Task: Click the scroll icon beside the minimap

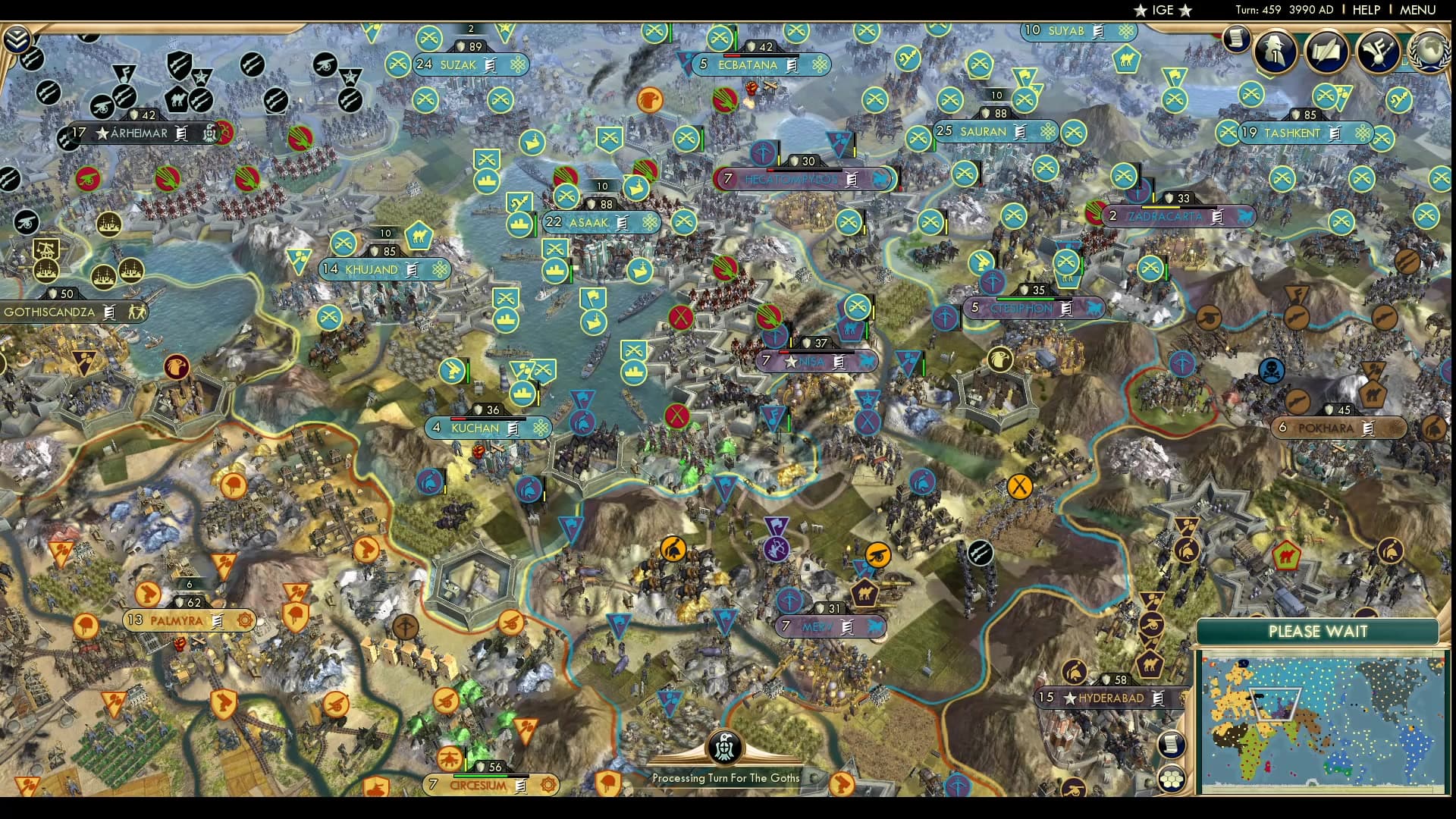Action: pyautogui.click(x=1171, y=745)
